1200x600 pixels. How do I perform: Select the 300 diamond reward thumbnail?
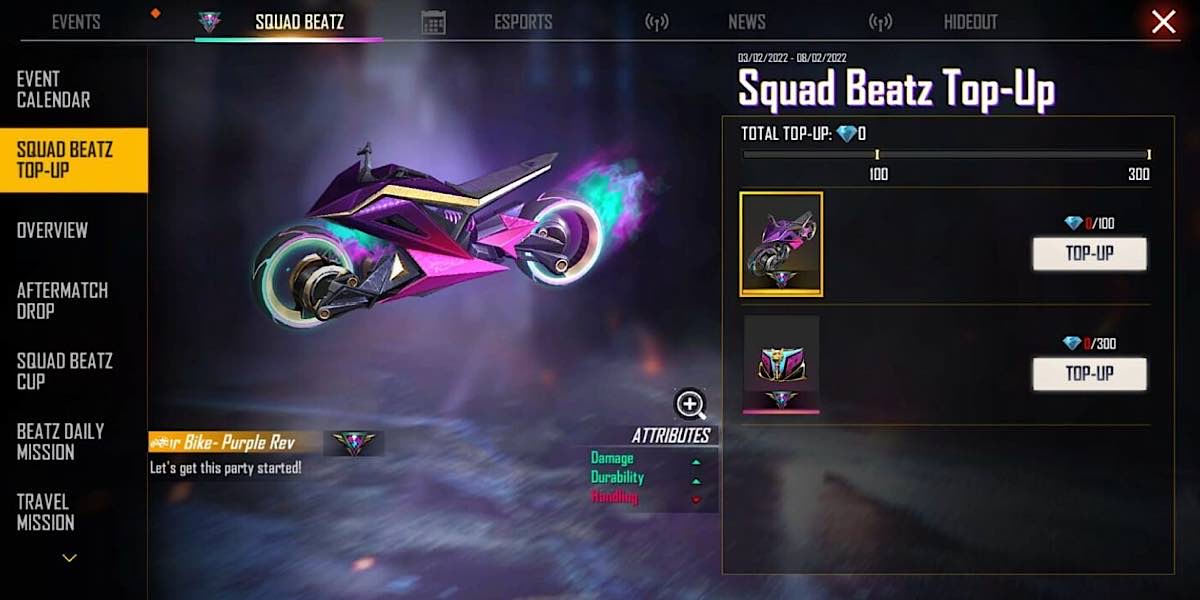click(x=781, y=364)
